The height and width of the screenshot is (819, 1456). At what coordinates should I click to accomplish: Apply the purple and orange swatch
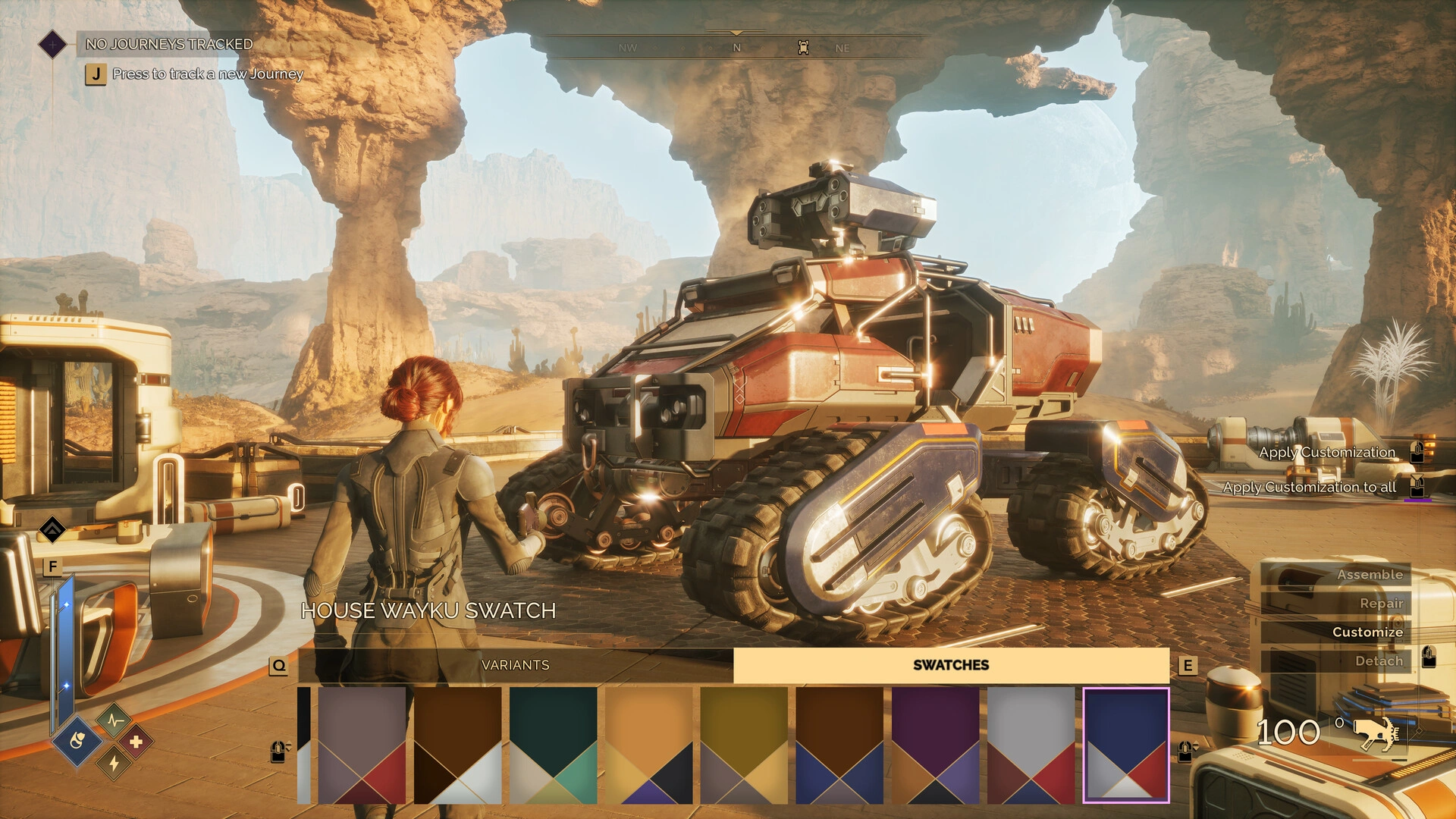pyautogui.click(x=935, y=745)
